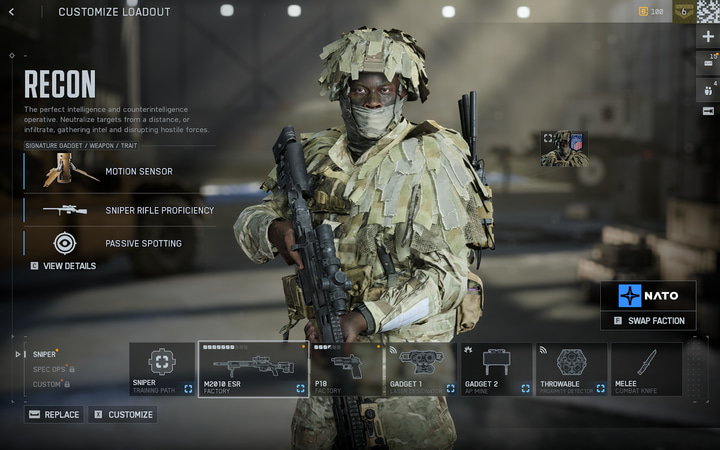This screenshot has height=450, width=720.
Task: Go back using the top-left arrow
Action: [x=12, y=12]
